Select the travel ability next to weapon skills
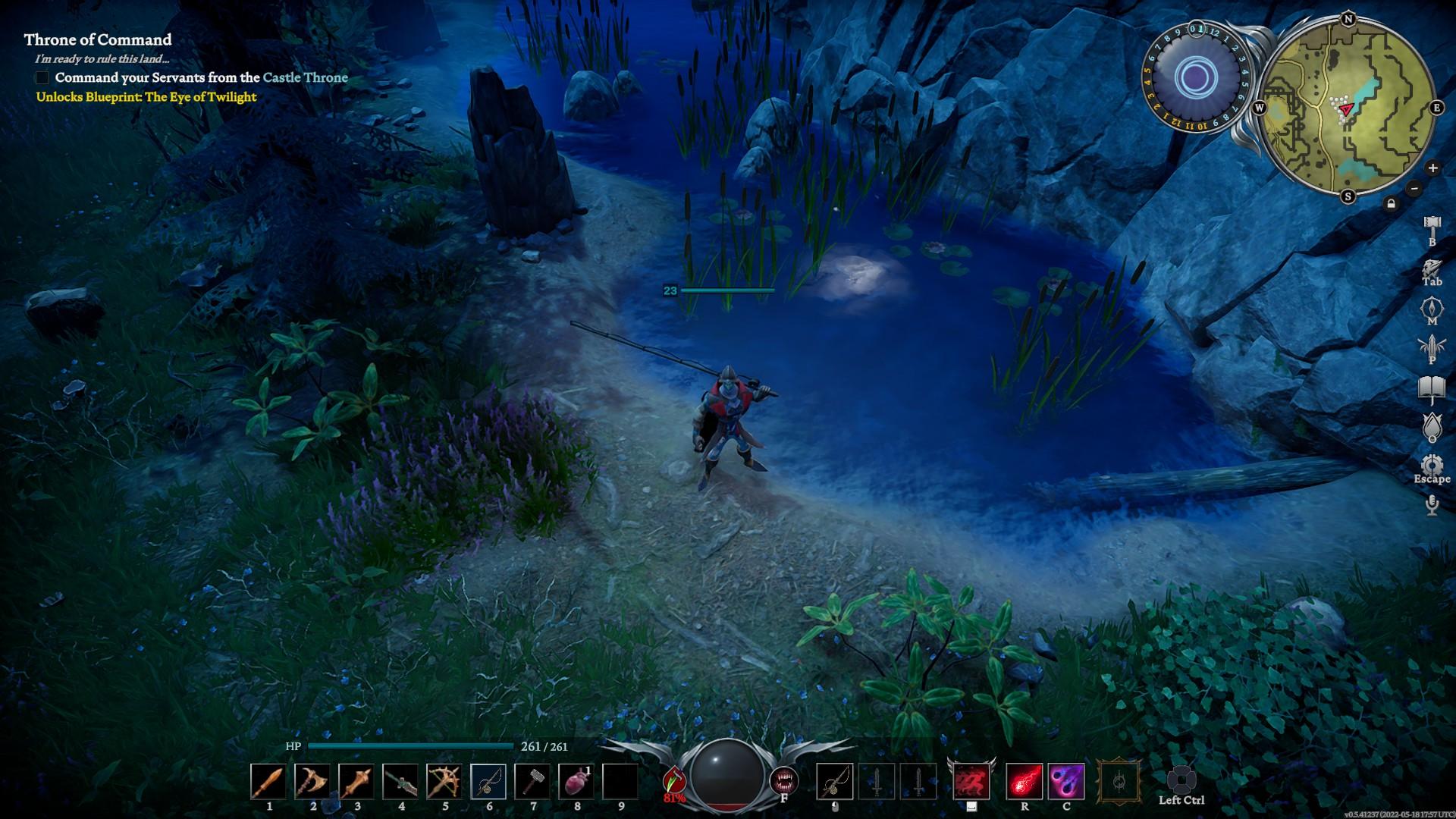The height and width of the screenshot is (819, 1456). tap(970, 781)
